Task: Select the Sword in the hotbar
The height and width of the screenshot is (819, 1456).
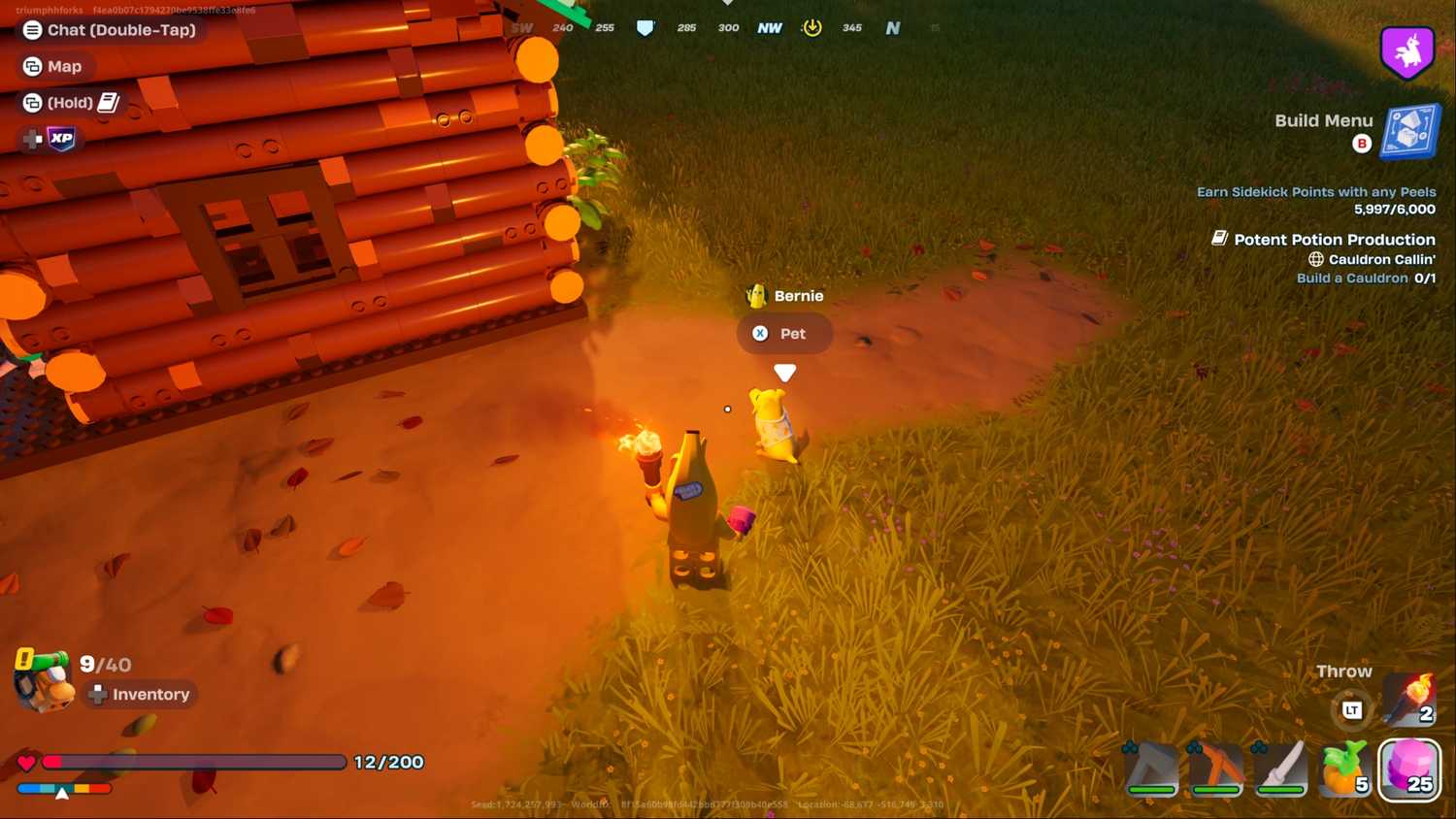Action: point(1279,770)
